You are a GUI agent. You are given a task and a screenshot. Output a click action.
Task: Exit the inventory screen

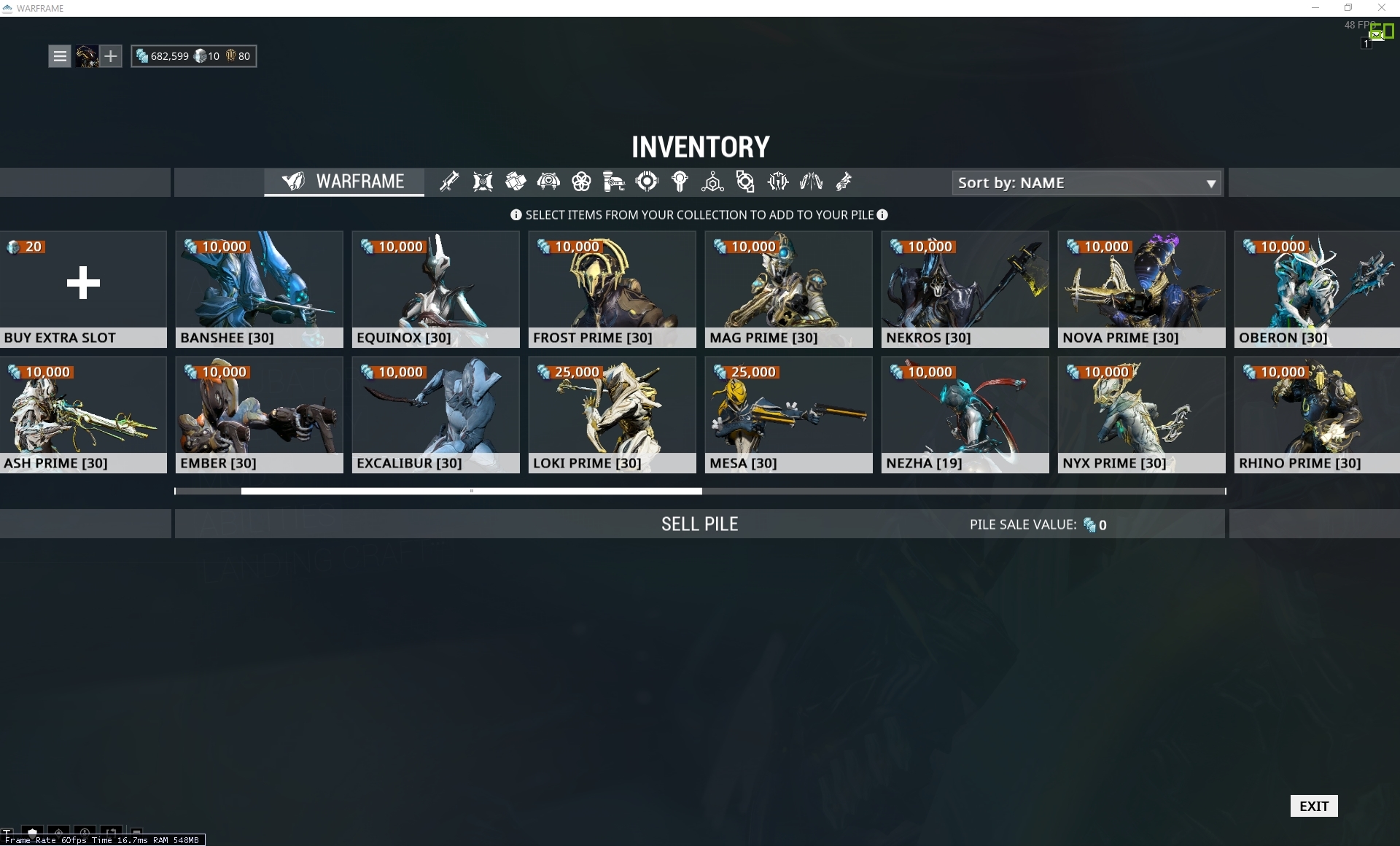[1313, 806]
